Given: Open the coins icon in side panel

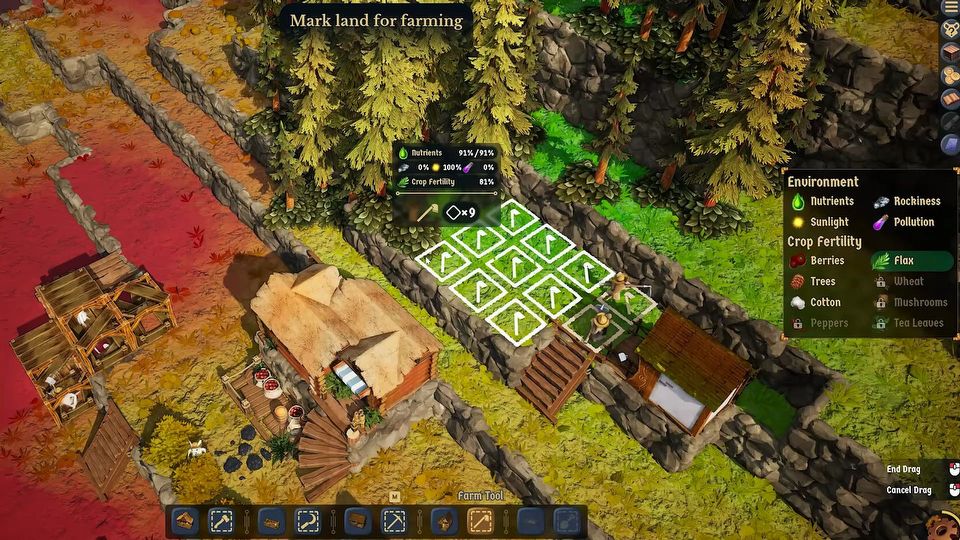Looking at the screenshot, I should click(950, 76).
